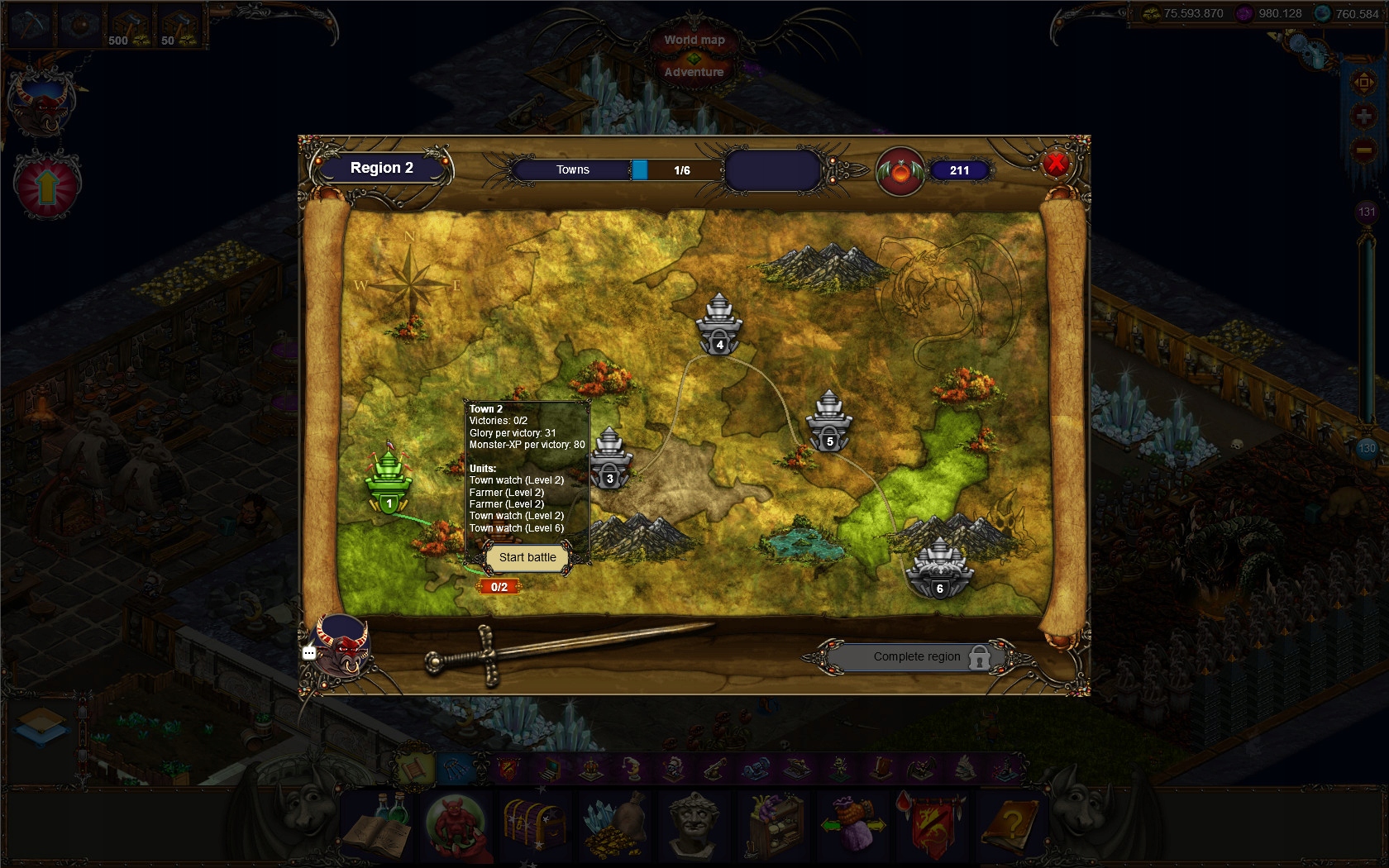This screenshot has height=868, width=1389.
Task: Expand the speech bubble near the avatar portrait
Action: pos(309,652)
